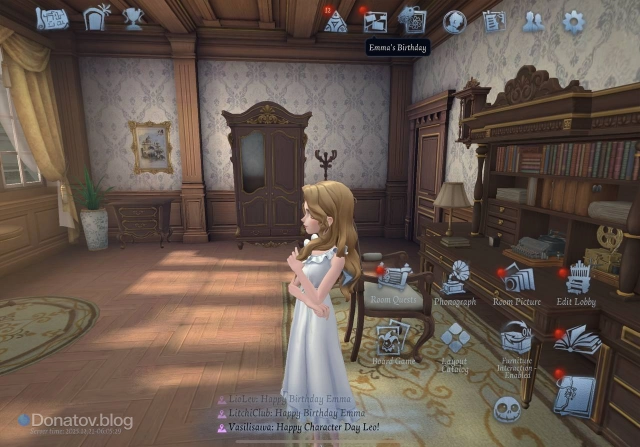
Task: Open the Room Picture camera
Action: click(x=516, y=277)
